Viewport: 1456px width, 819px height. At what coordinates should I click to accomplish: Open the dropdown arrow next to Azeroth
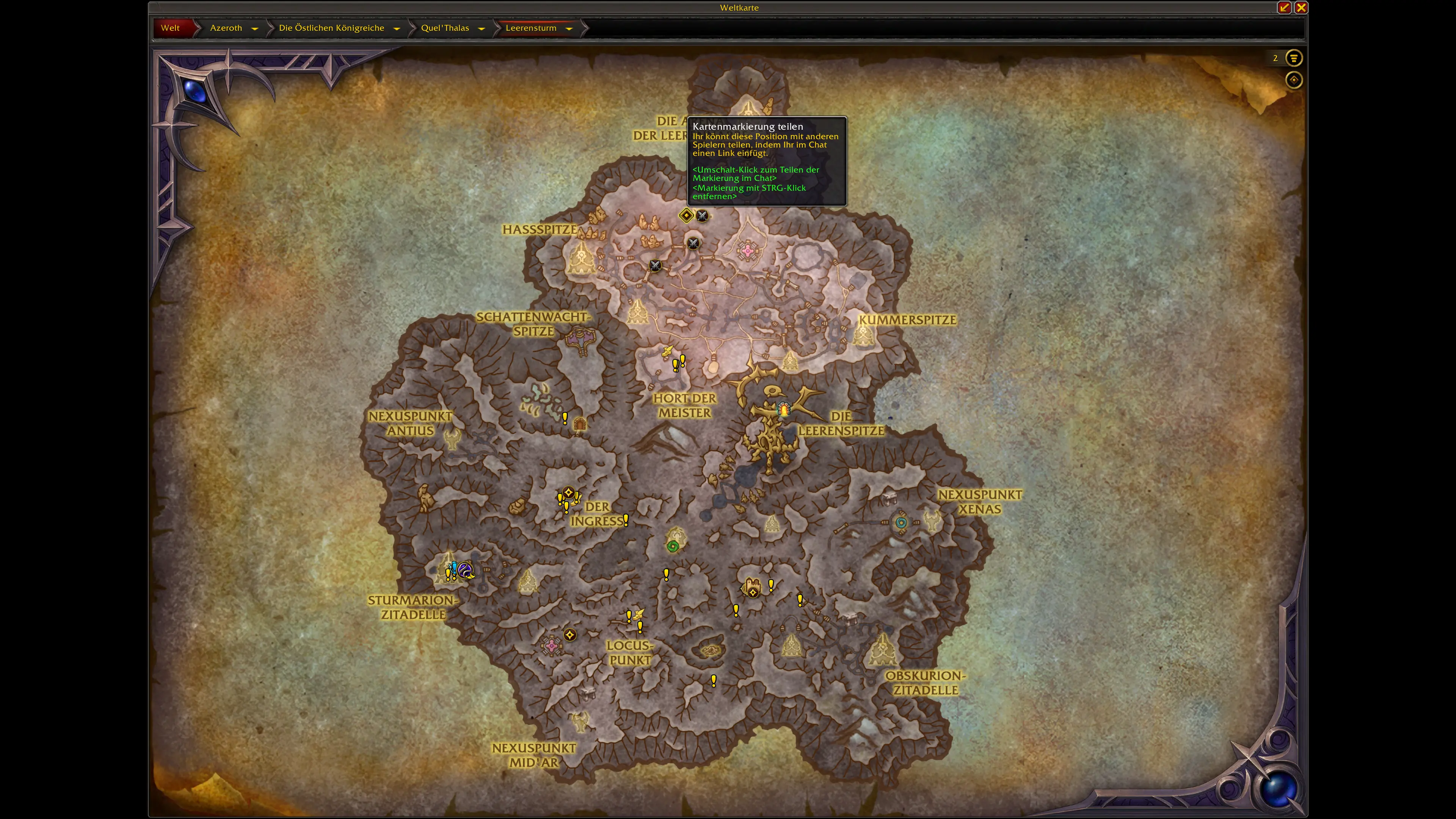pyautogui.click(x=254, y=28)
